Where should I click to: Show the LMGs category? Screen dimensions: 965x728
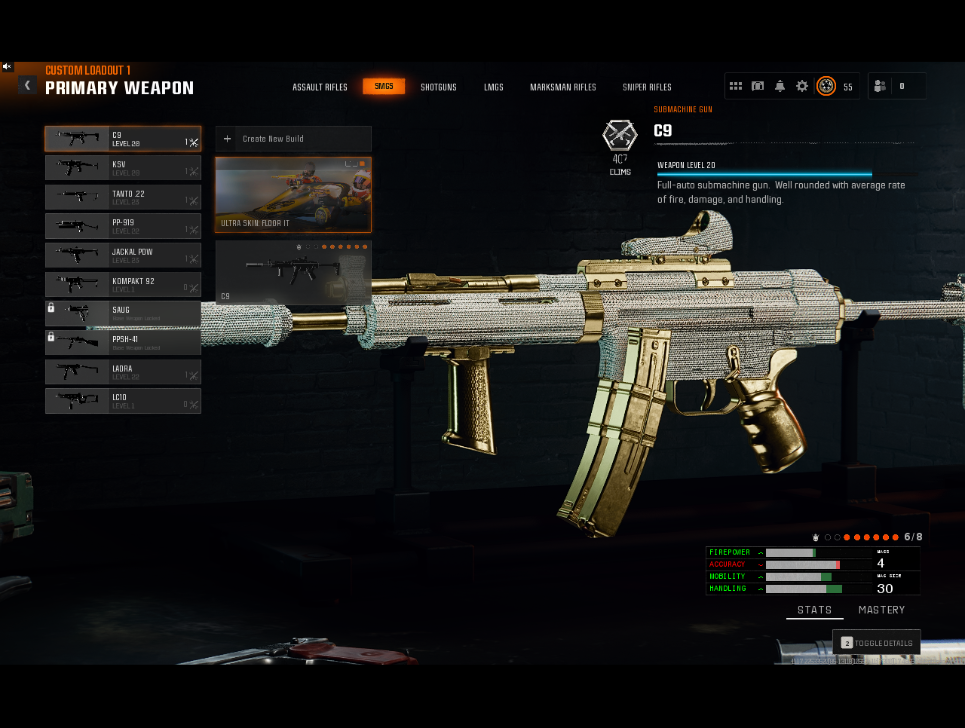[x=493, y=87]
